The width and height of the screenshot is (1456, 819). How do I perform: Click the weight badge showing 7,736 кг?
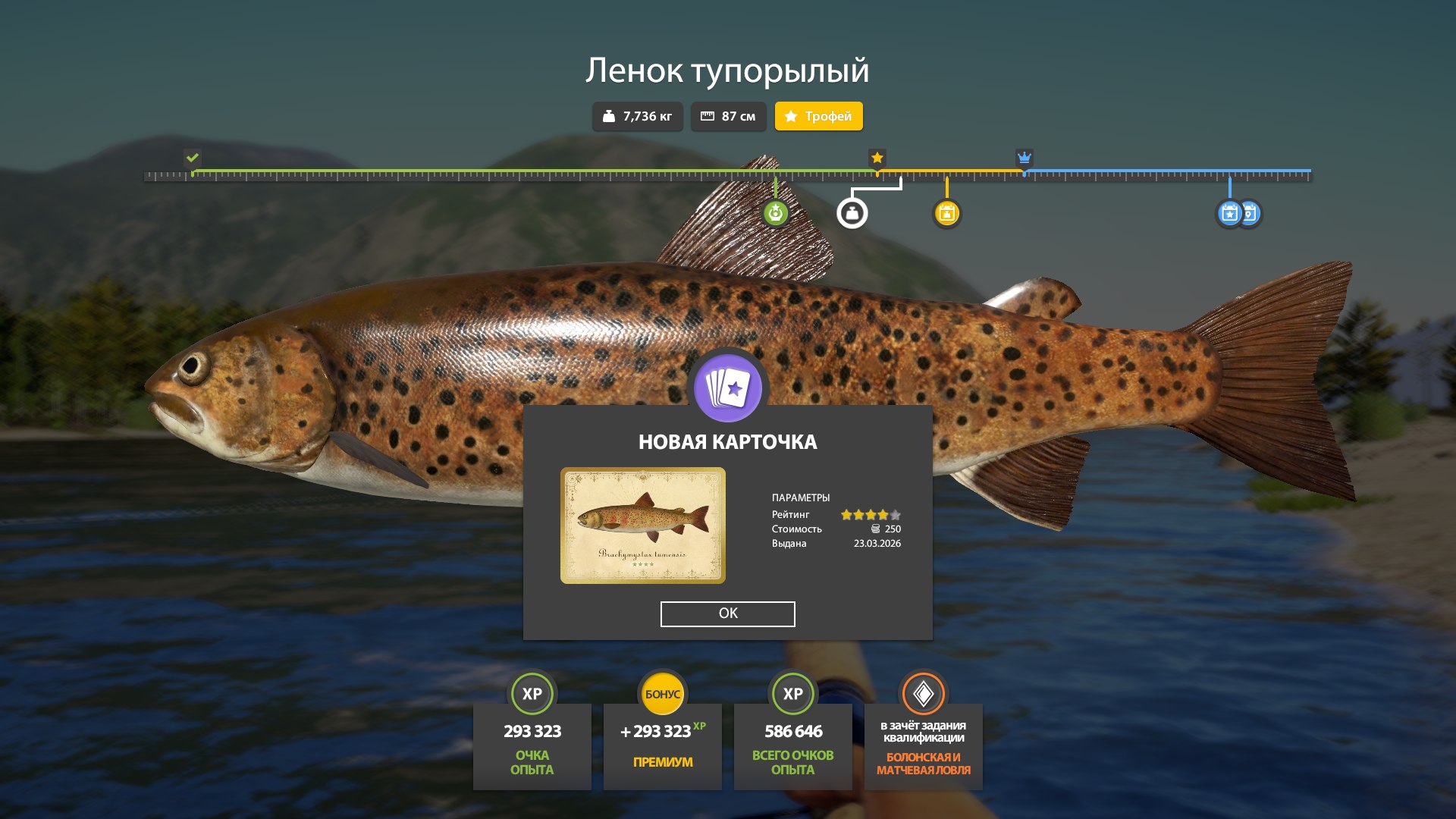(637, 116)
